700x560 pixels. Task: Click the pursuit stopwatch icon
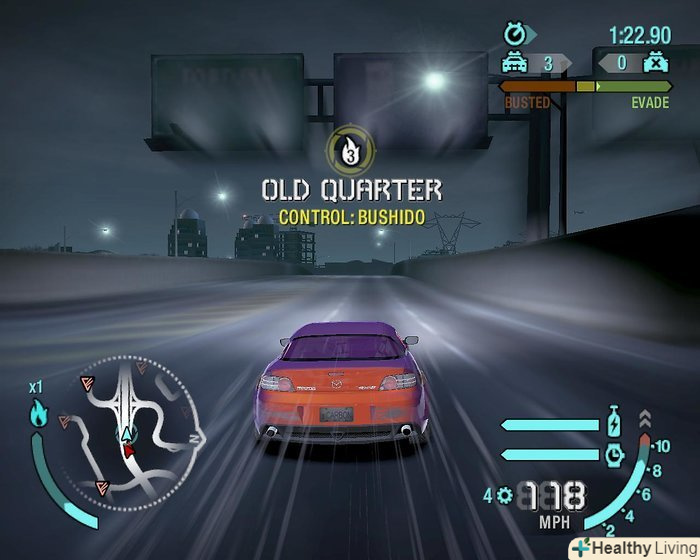point(514,36)
